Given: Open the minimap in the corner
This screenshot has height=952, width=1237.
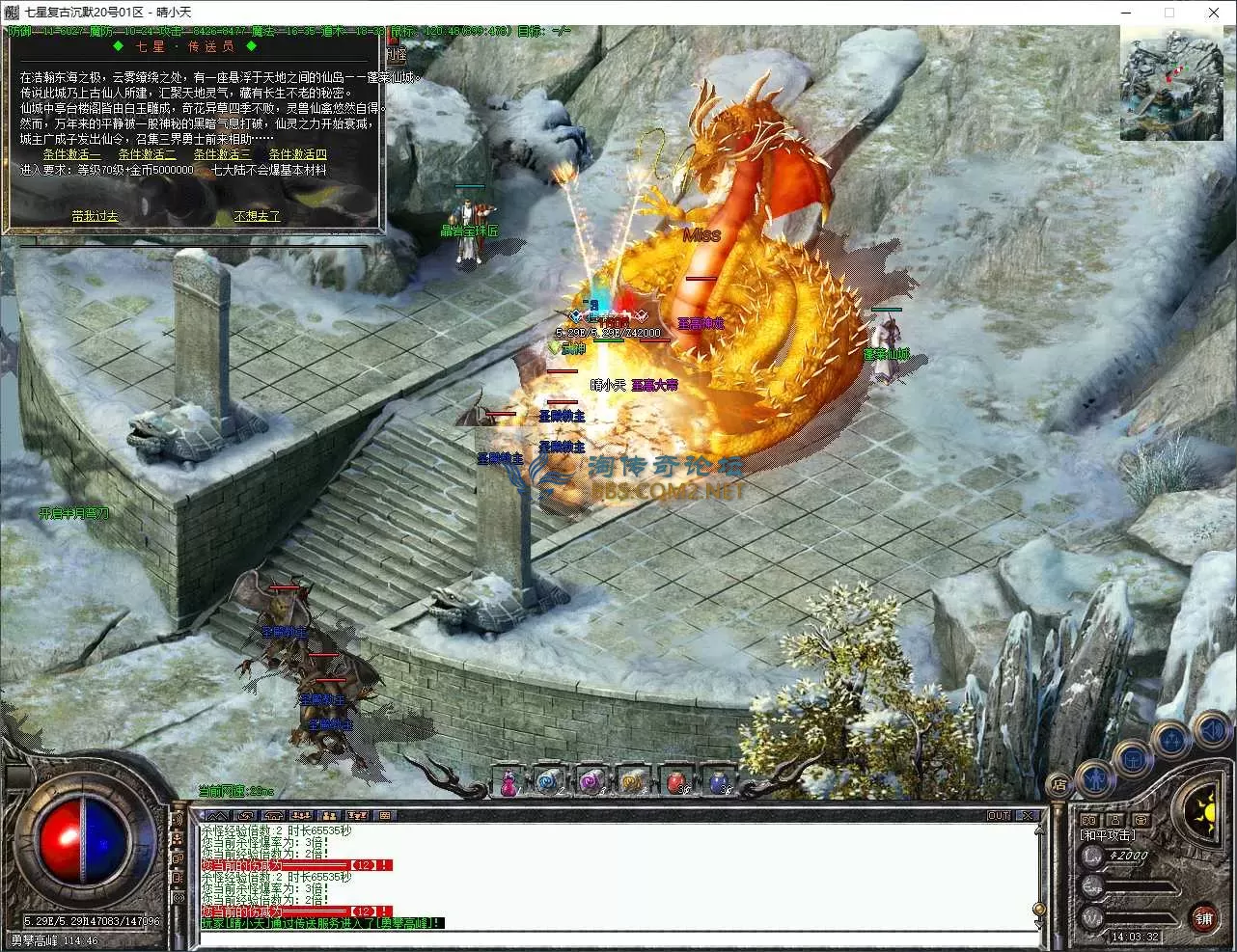Looking at the screenshot, I should (x=1170, y=85).
